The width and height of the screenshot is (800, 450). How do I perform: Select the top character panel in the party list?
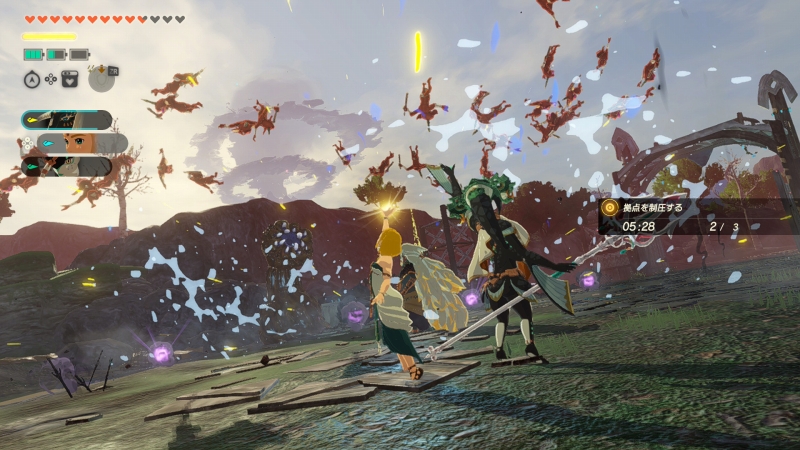coord(67,120)
